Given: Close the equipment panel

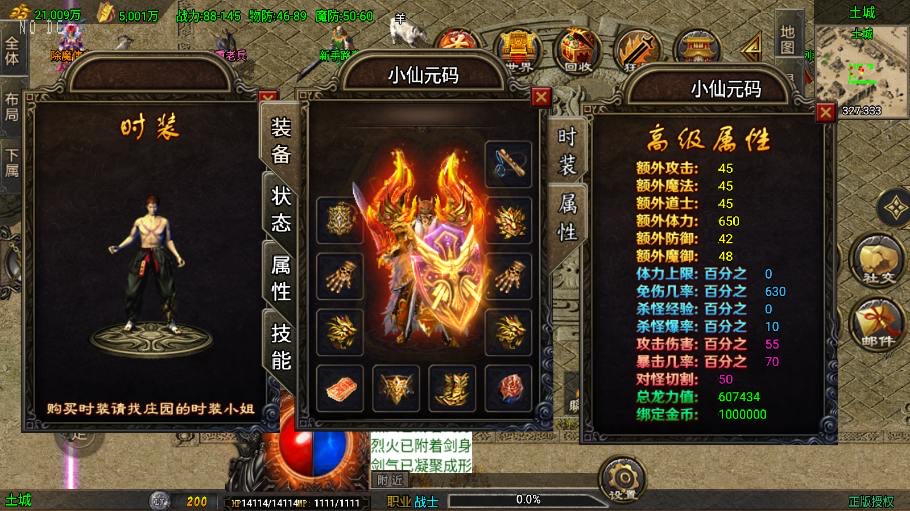Looking at the screenshot, I should pos(541,97).
